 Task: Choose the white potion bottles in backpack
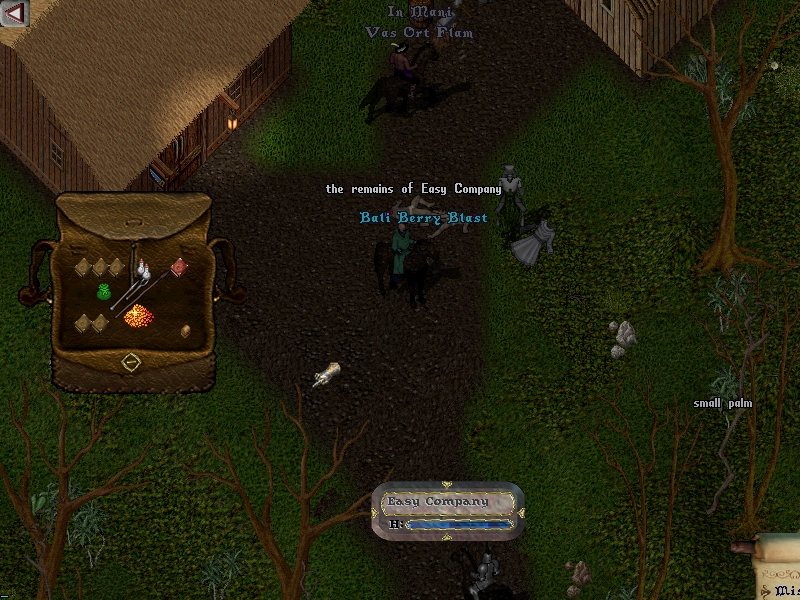[x=145, y=272]
